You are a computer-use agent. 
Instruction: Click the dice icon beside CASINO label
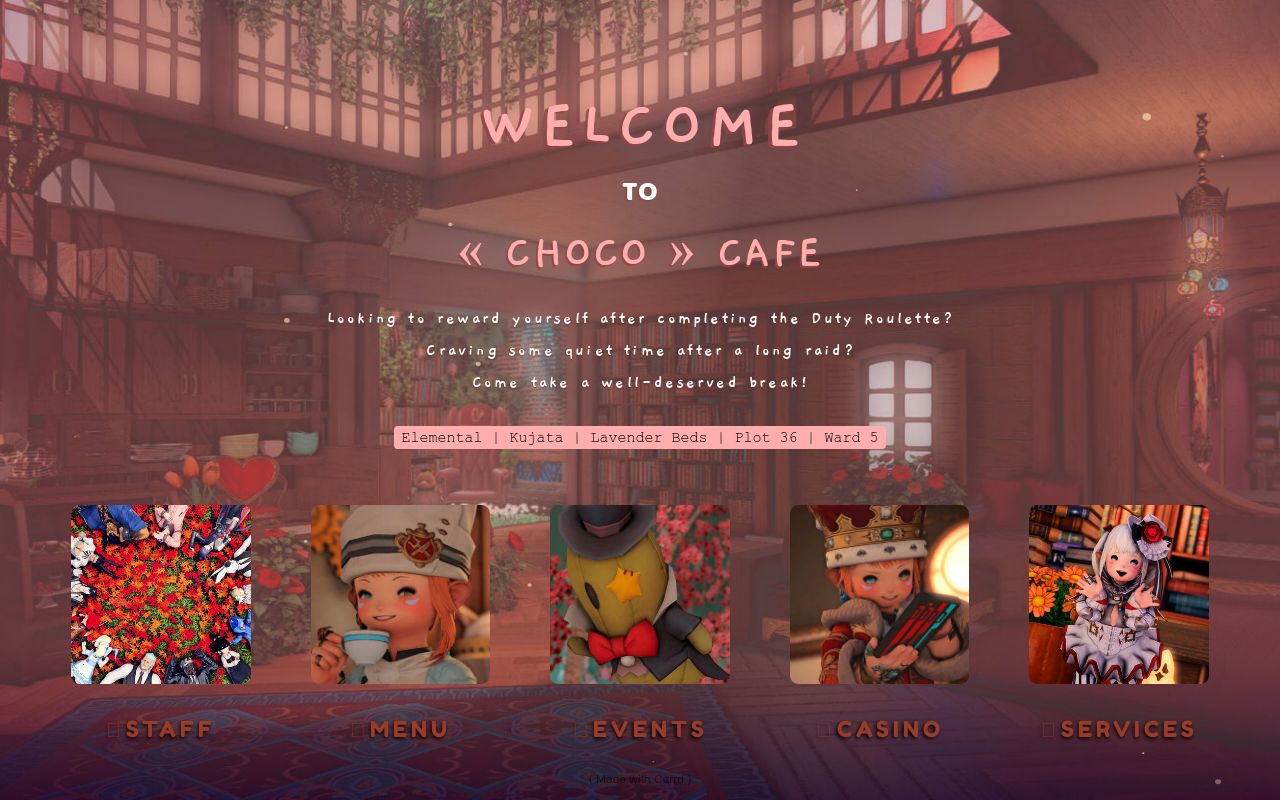823,729
